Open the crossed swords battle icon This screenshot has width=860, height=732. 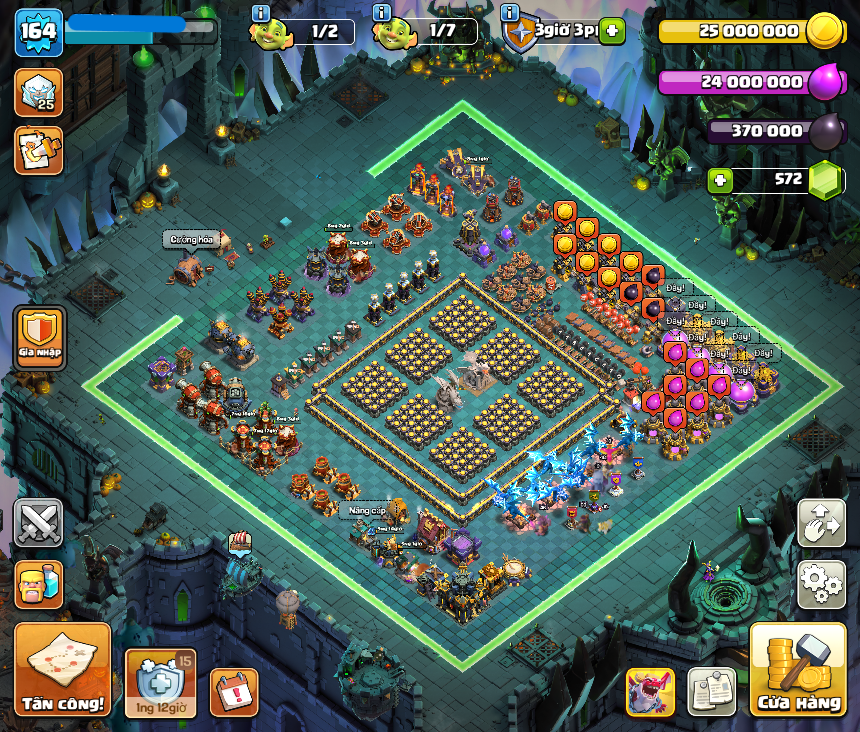[x=38, y=523]
